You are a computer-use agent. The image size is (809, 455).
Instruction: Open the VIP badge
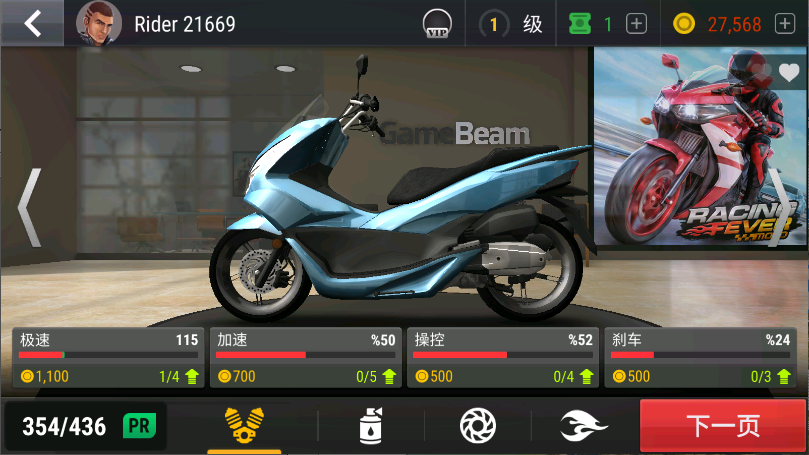[436, 23]
